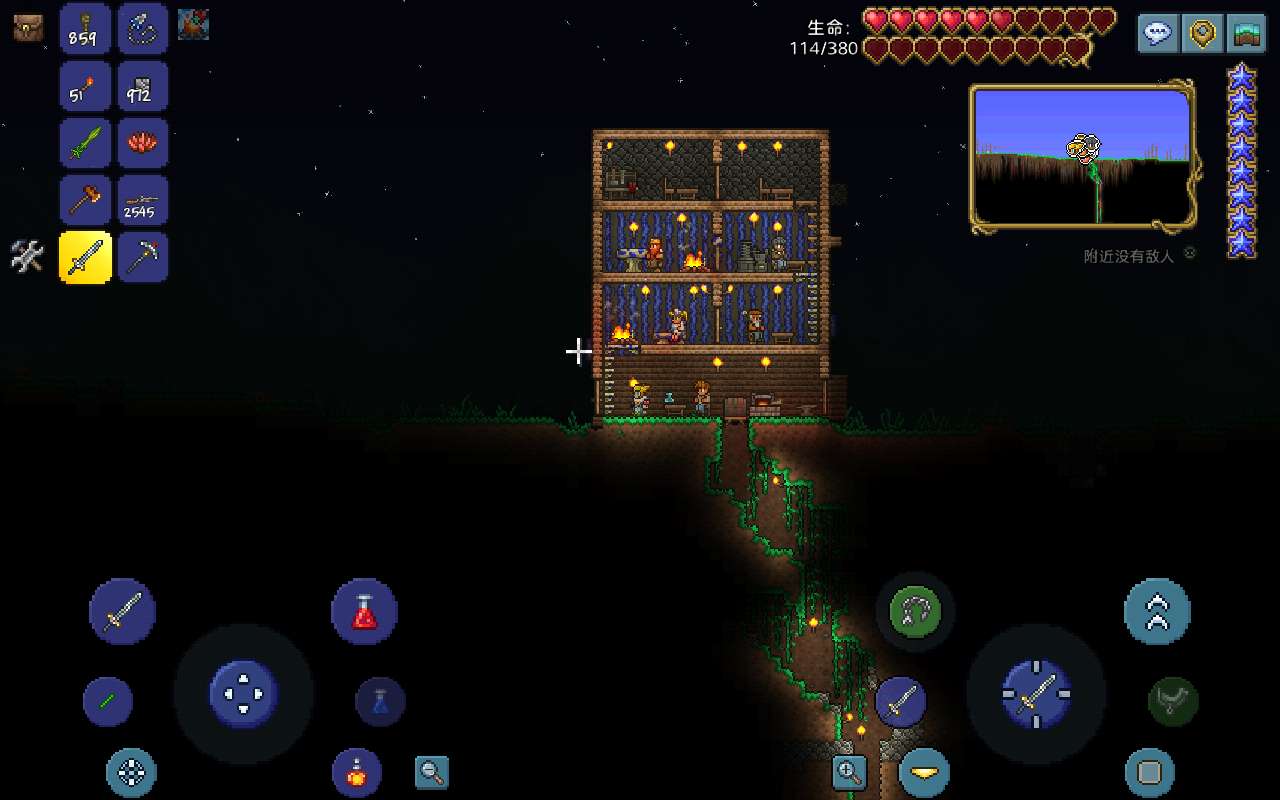The height and width of the screenshot is (800, 1280).
Task: Zoom in with the plus magnifier
Action: click(849, 772)
